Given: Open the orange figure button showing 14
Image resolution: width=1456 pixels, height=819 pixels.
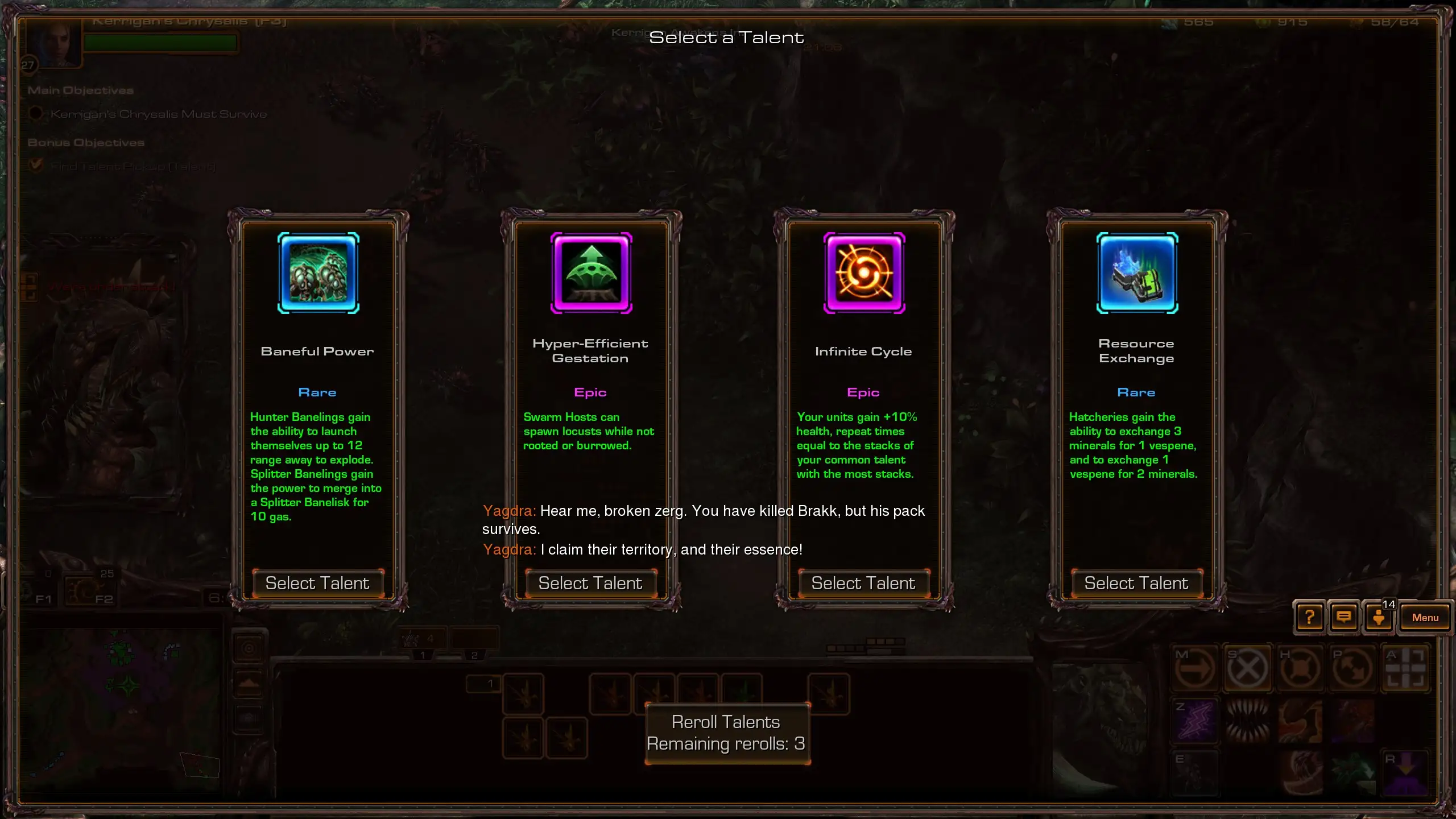Looking at the screenshot, I should [x=1379, y=617].
